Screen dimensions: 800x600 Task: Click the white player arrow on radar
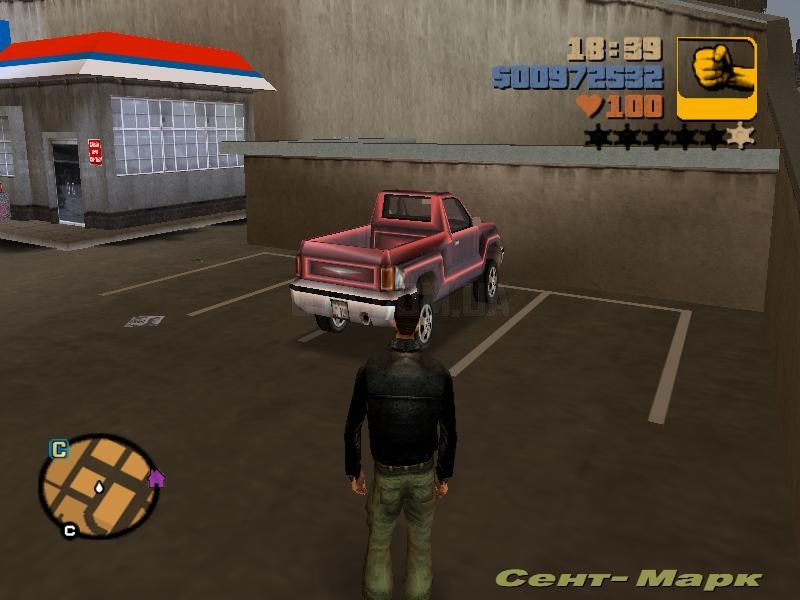100,488
